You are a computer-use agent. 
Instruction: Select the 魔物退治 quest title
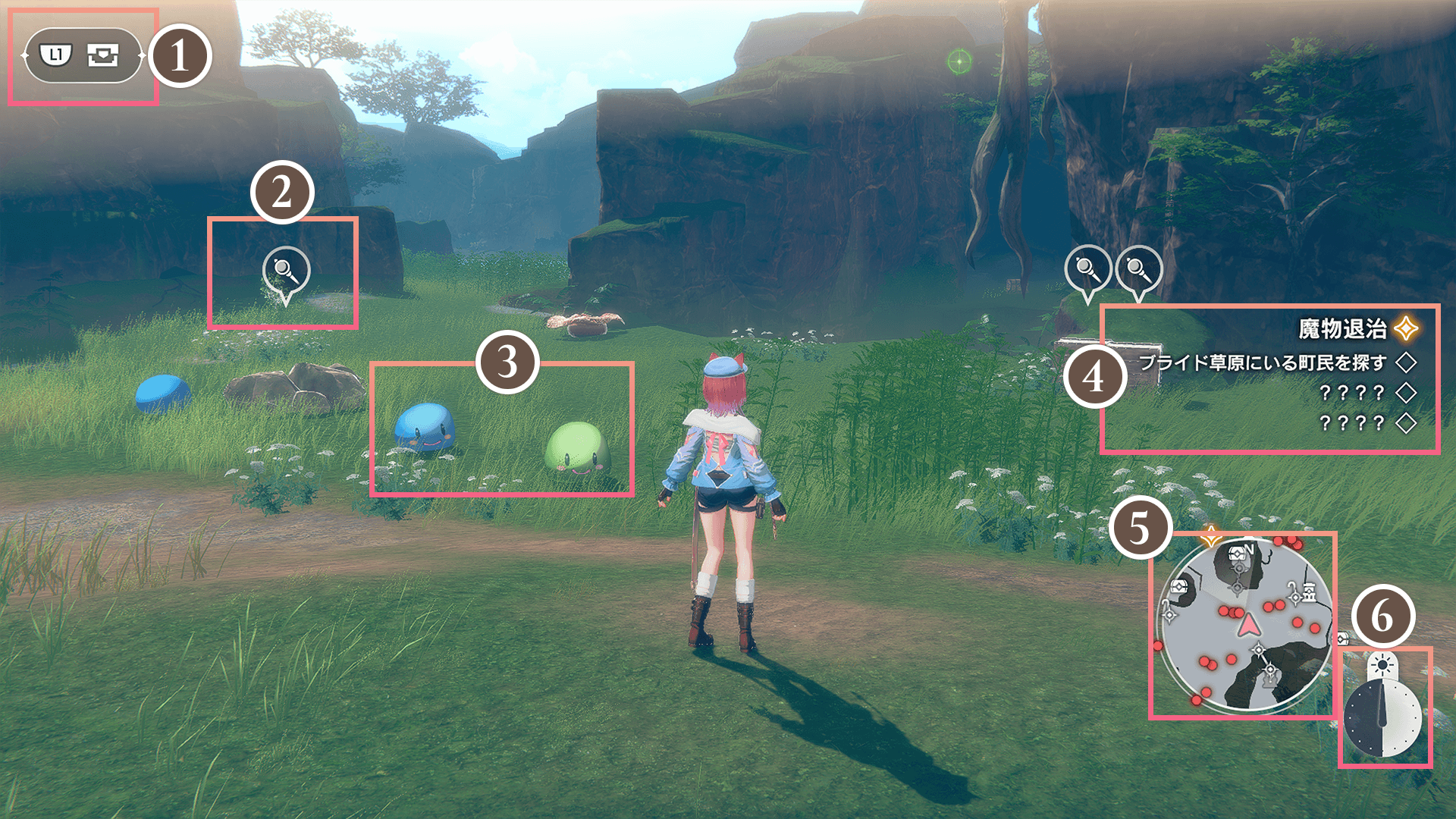point(1342,329)
